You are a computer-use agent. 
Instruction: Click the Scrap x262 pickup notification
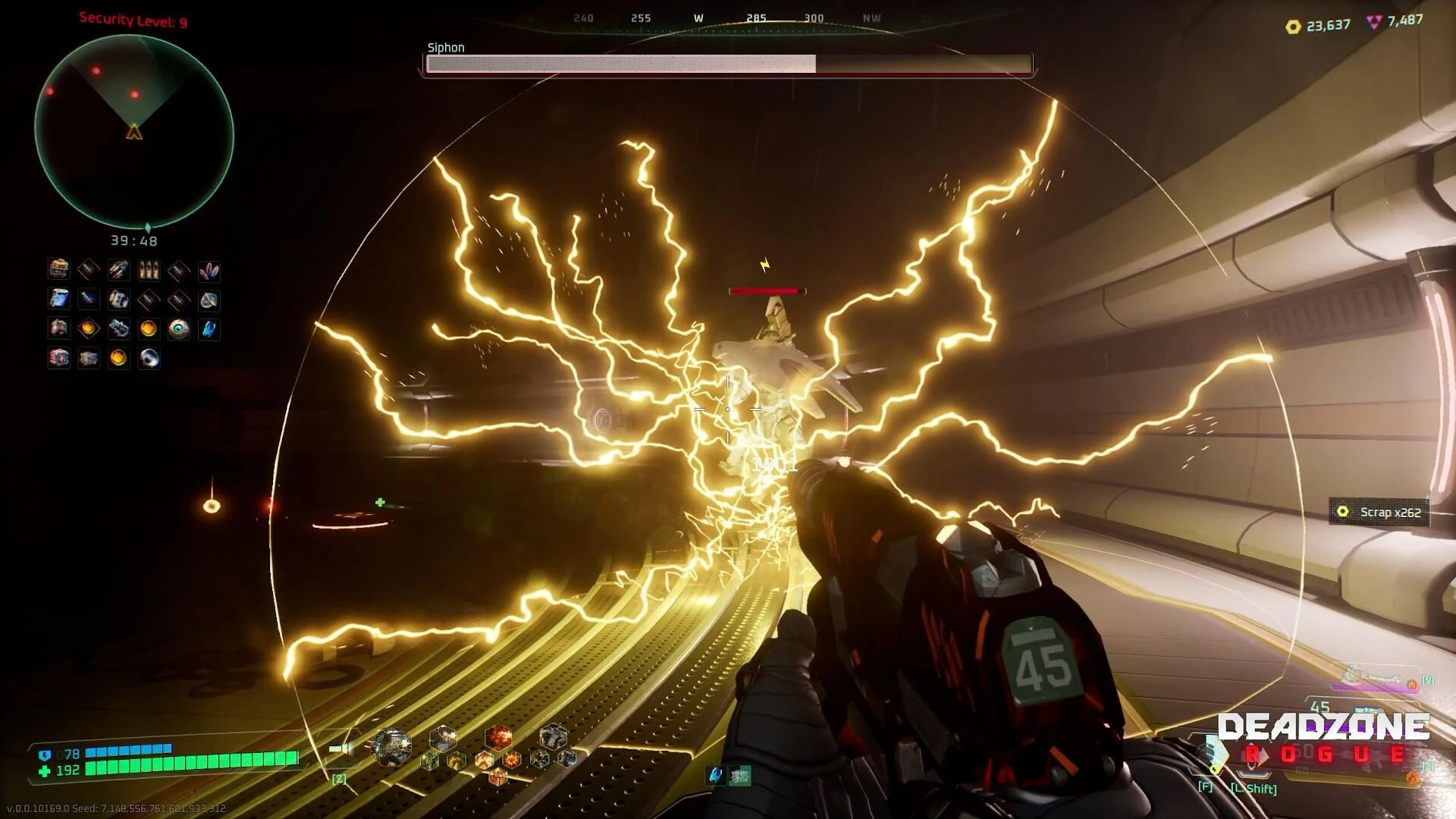click(x=1379, y=513)
